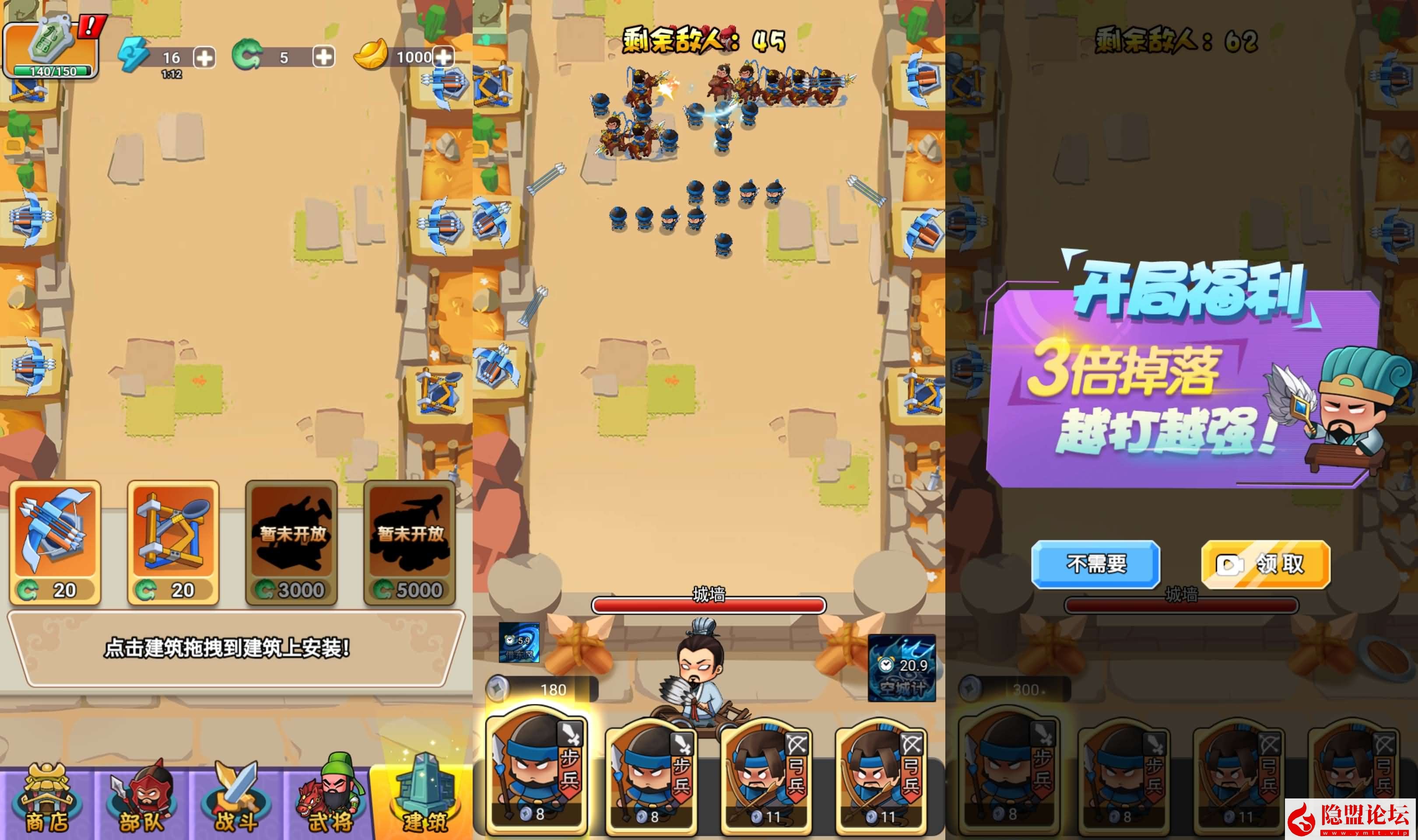Screen dimensions: 1418x840
Task: Tap the locked building costing 3000
Action: (x=291, y=542)
